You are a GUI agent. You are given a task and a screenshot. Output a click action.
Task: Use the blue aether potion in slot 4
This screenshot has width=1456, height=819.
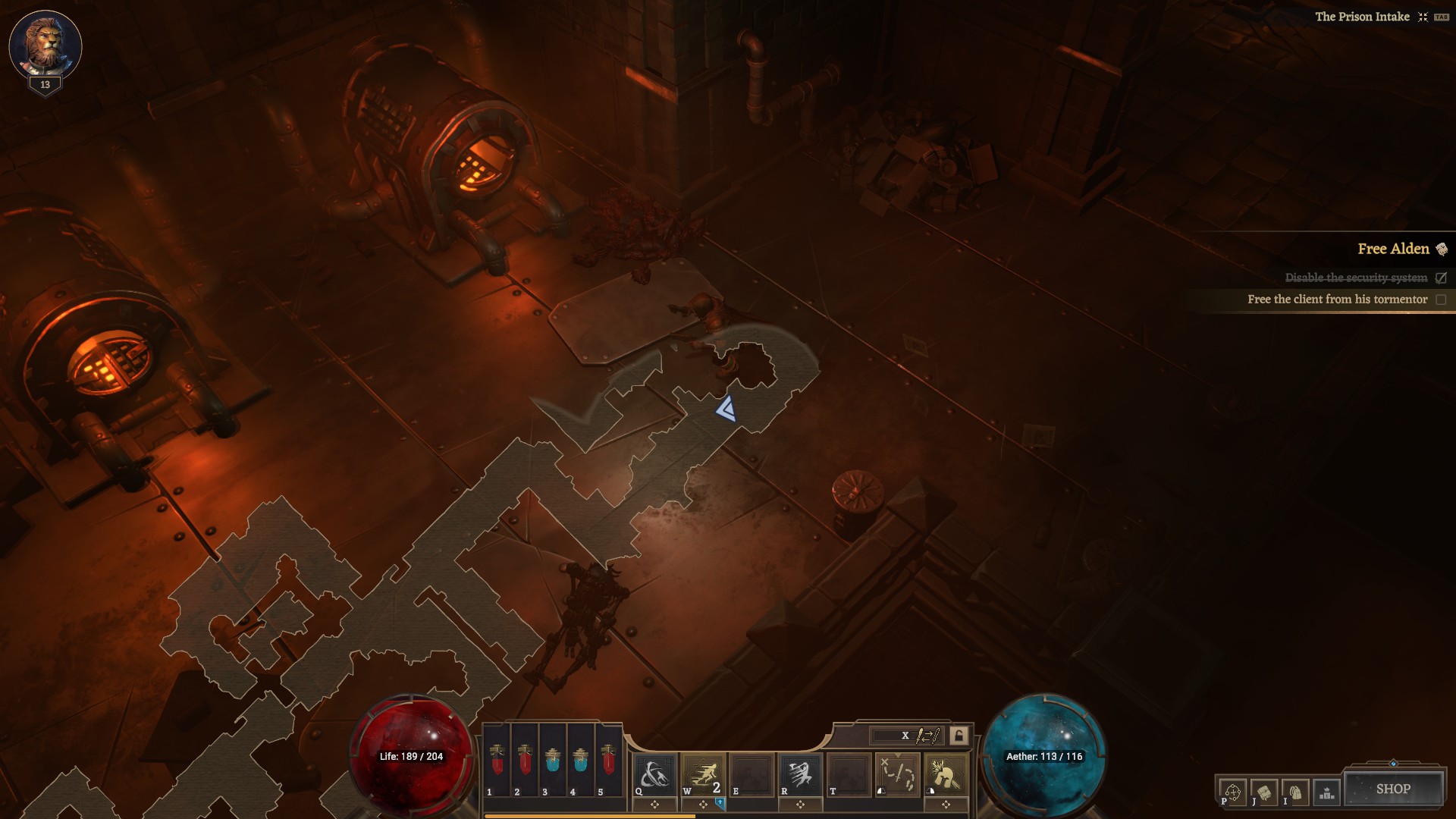pyautogui.click(x=581, y=761)
